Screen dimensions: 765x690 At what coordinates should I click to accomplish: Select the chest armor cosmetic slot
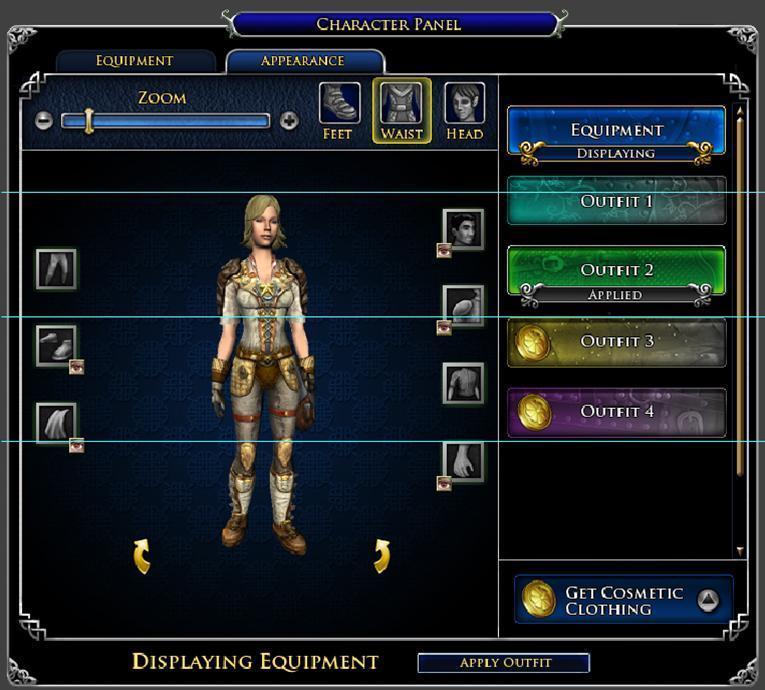463,383
